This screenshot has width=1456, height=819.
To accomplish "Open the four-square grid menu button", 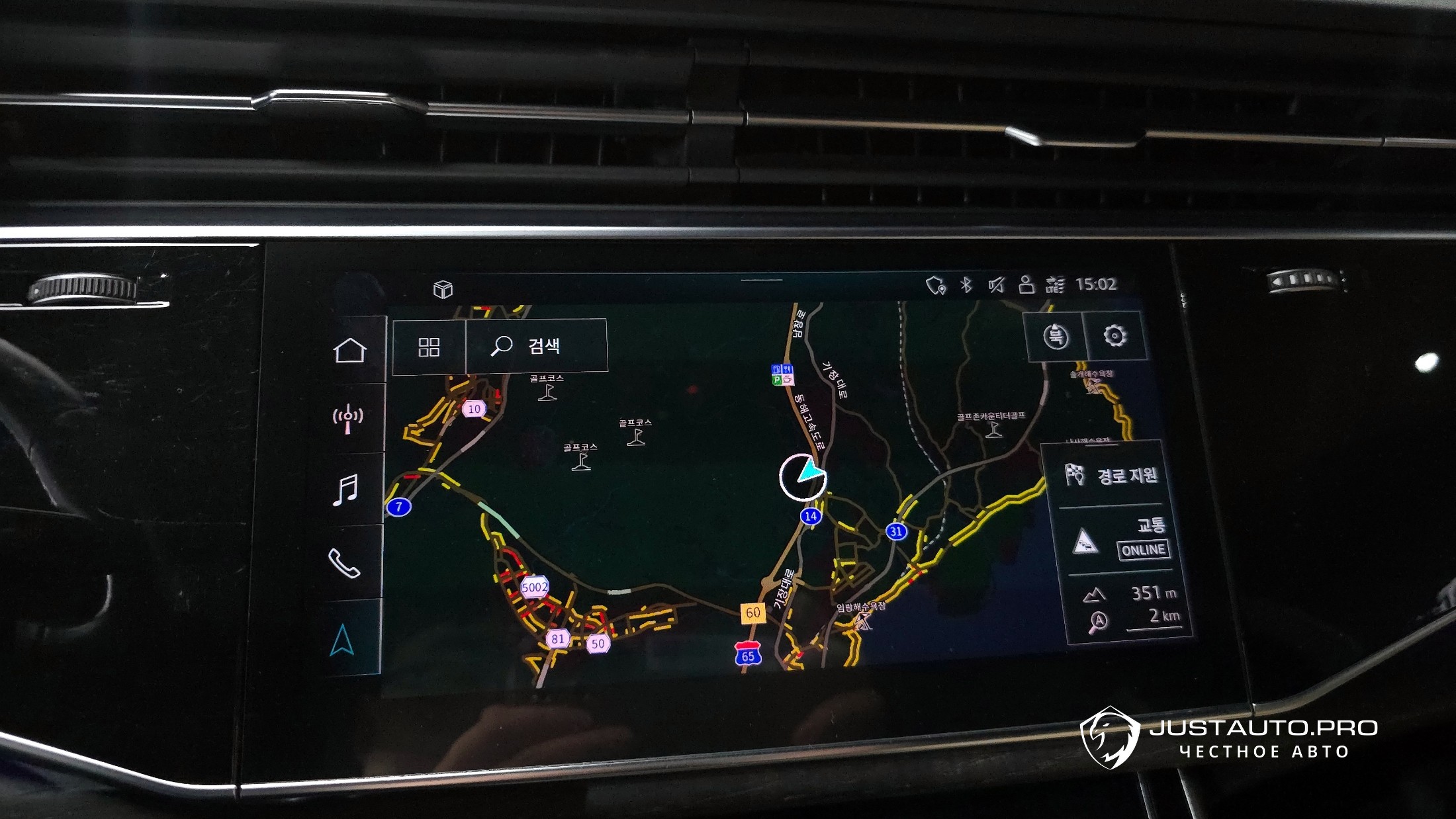I will (x=429, y=347).
